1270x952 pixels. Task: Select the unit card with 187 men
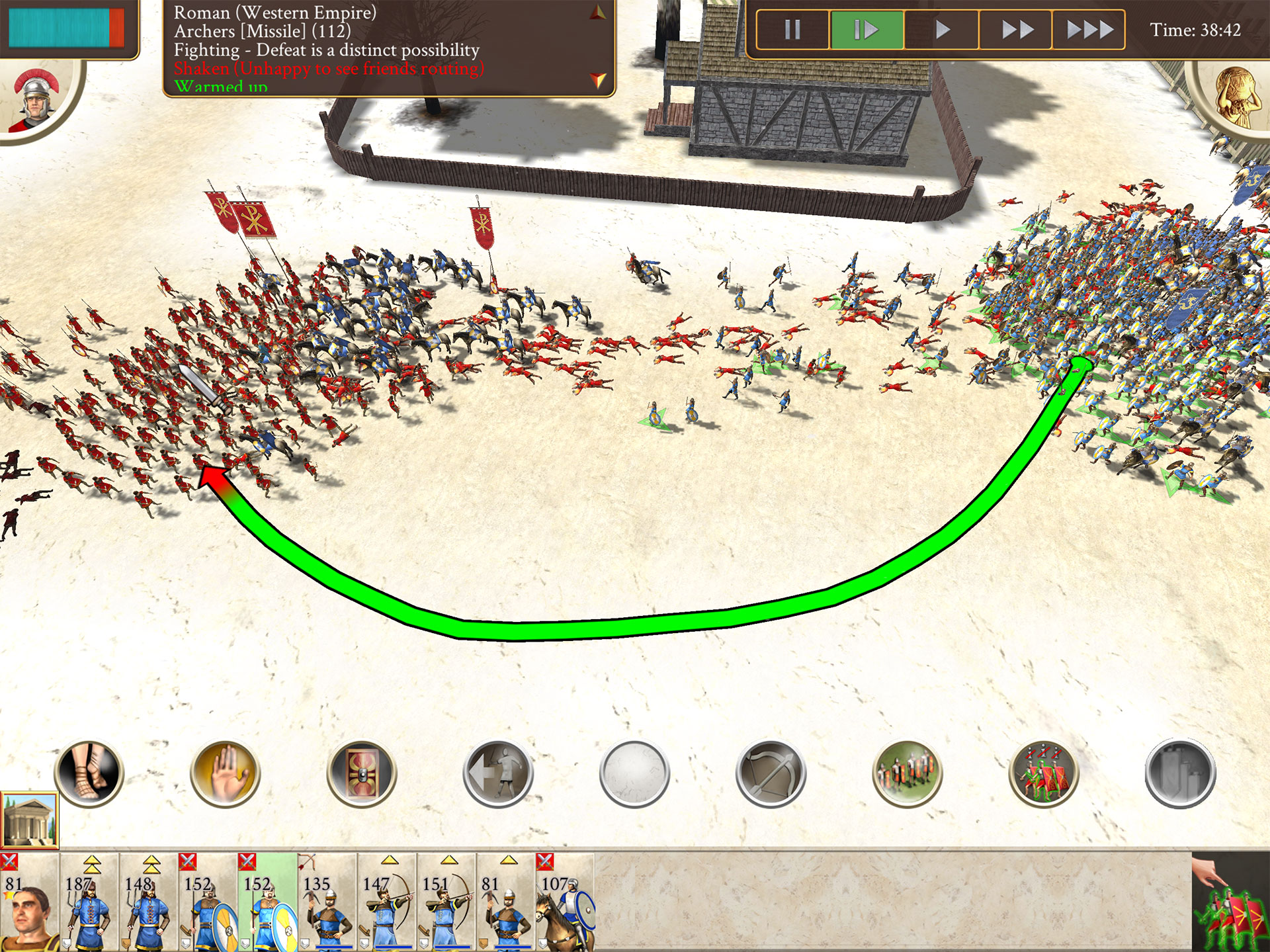89,903
